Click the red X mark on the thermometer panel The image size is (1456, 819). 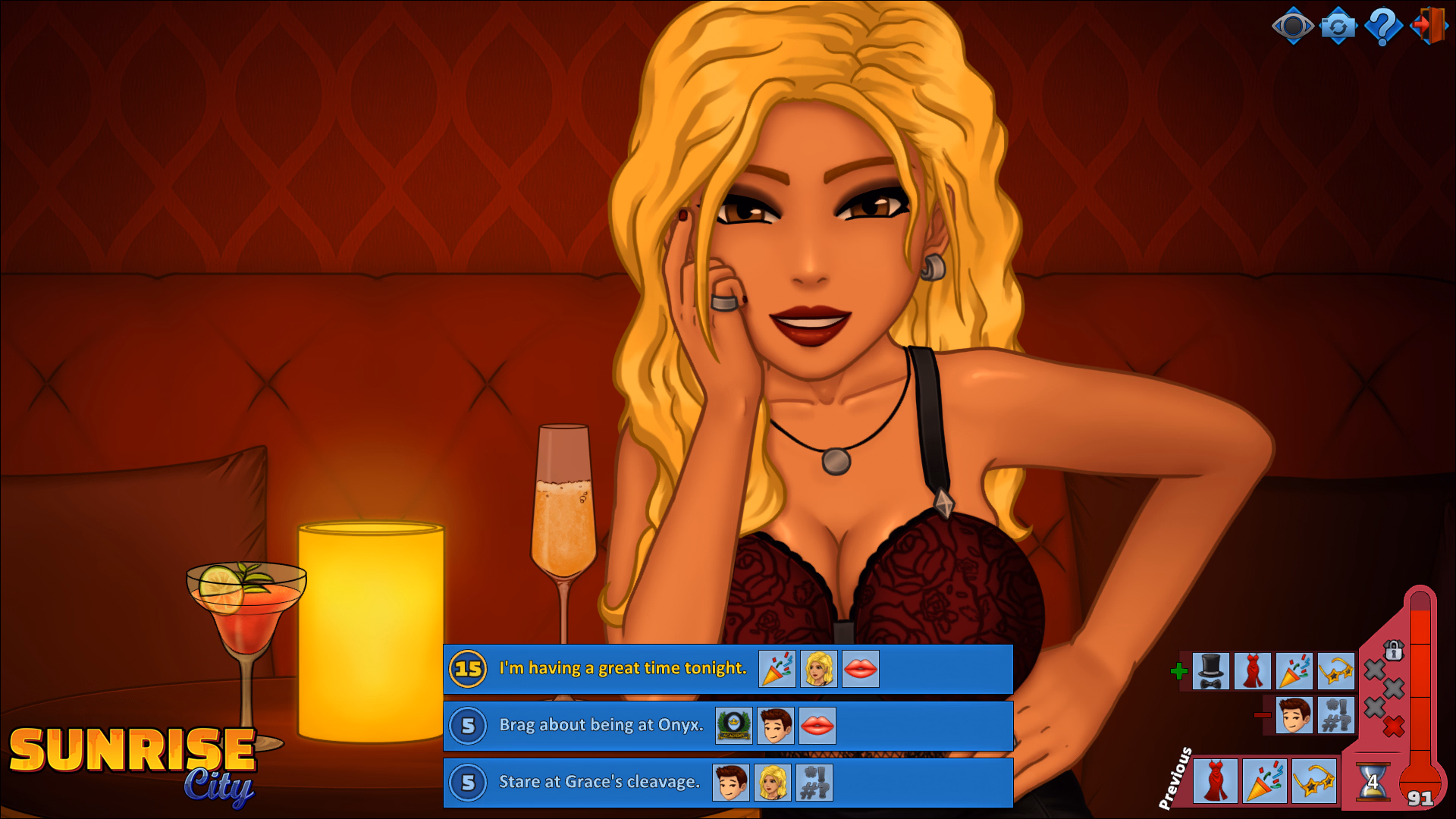[1393, 724]
